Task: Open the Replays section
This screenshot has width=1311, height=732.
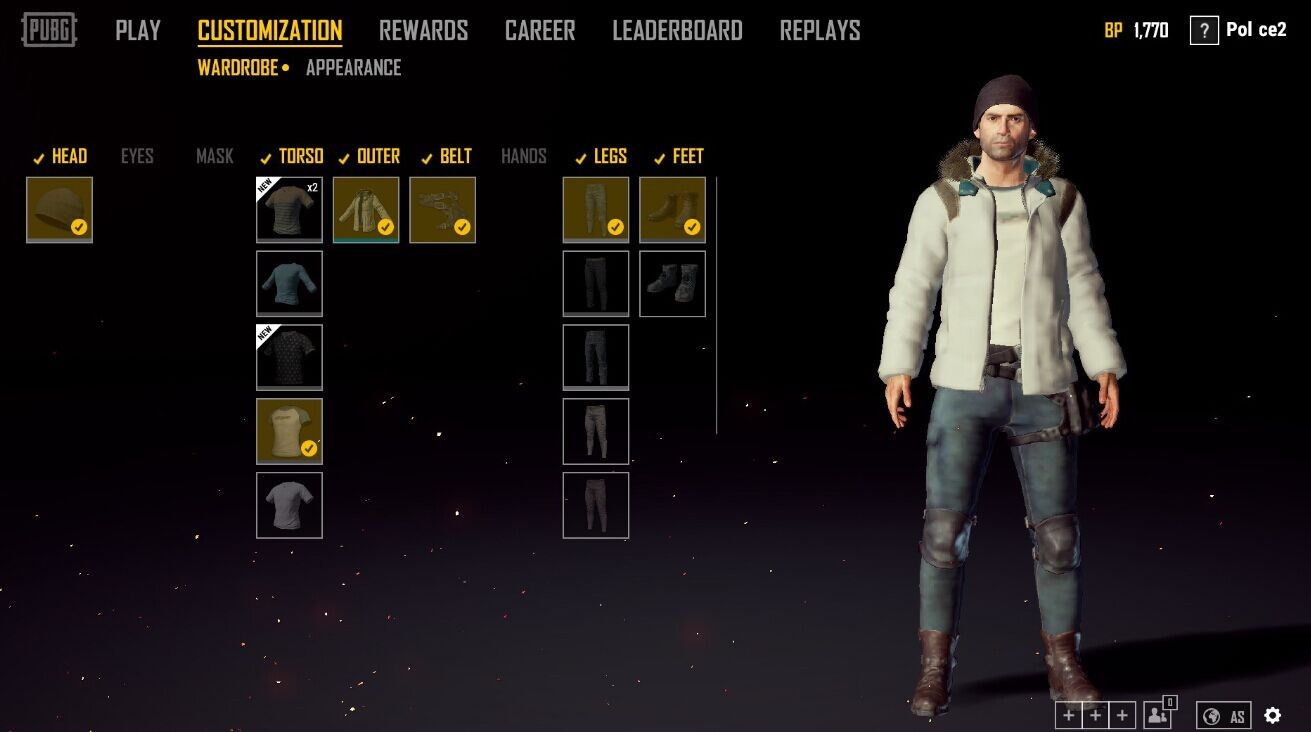Action: pos(820,31)
